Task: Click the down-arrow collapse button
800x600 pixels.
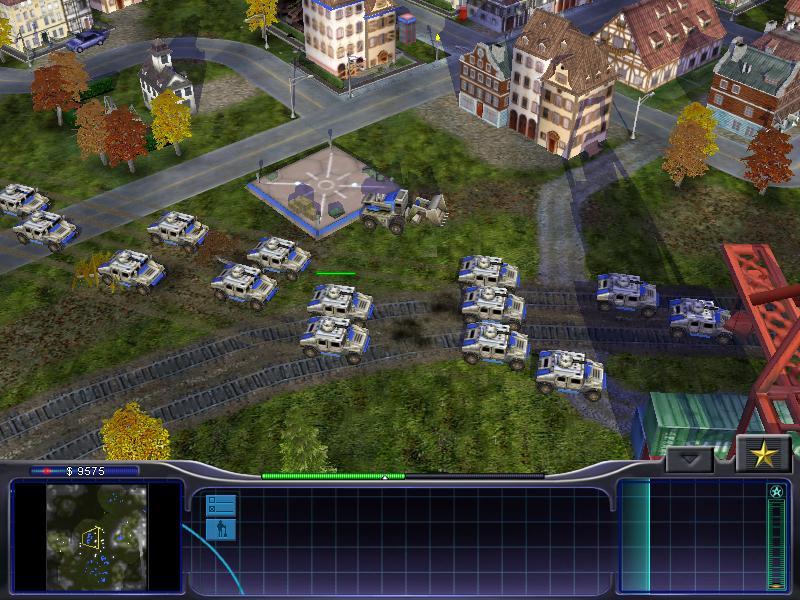Action: pos(690,460)
